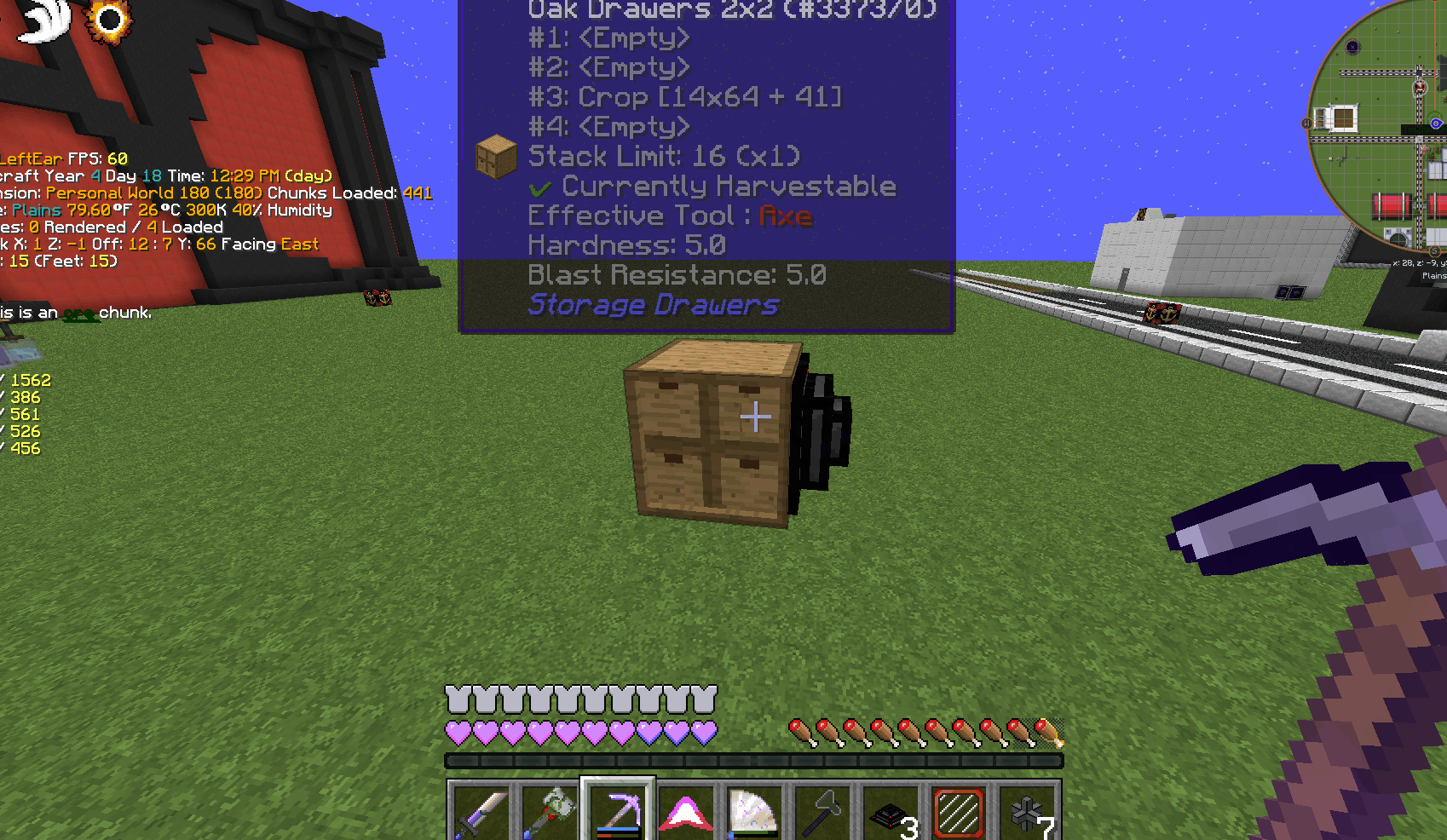This screenshot has height=840, width=1447.
Task: Click the experience bar above the hotbar
Action: point(753,759)
